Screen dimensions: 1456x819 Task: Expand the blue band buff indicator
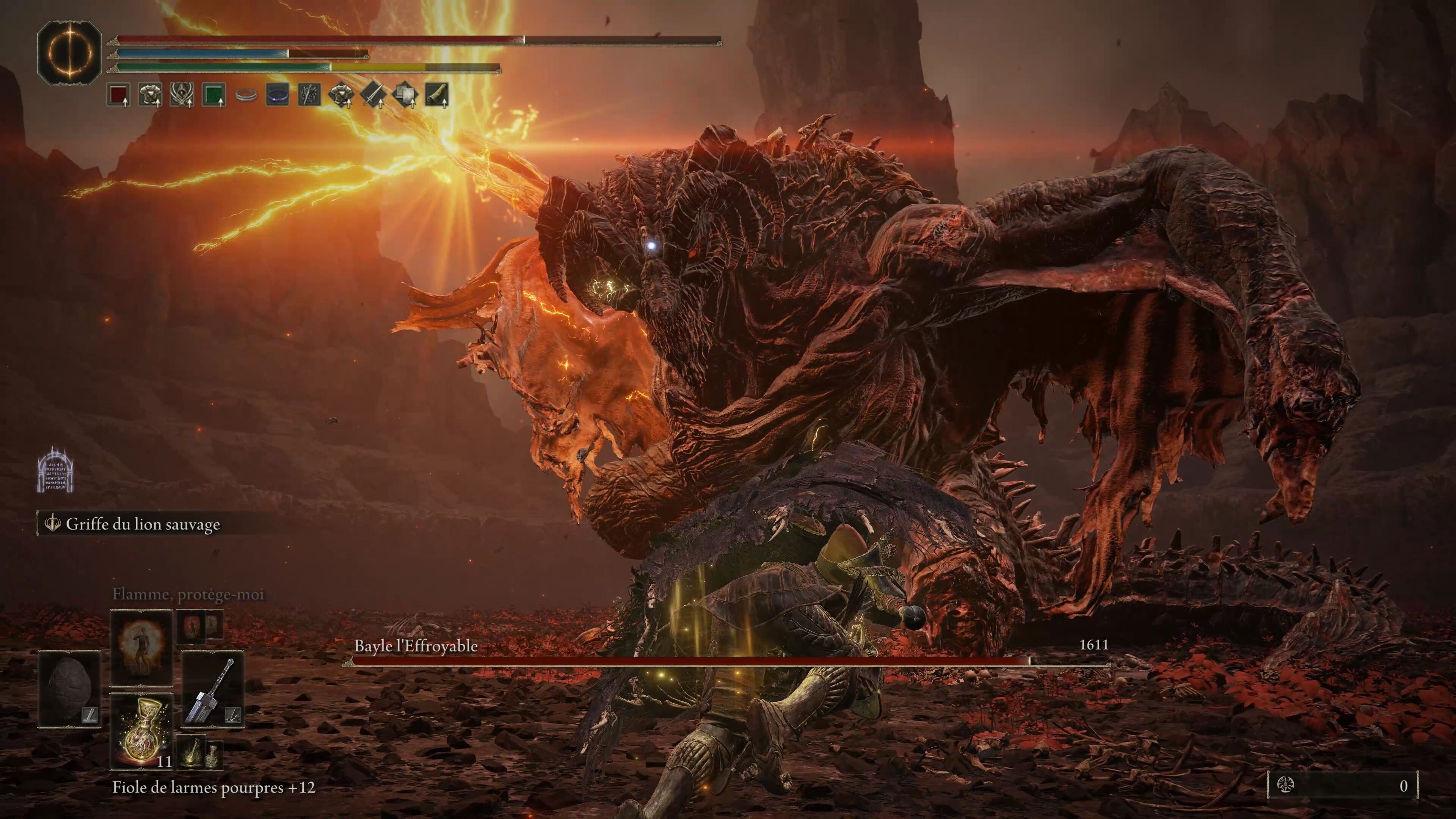pyautogui.click(x=278, y=94)
